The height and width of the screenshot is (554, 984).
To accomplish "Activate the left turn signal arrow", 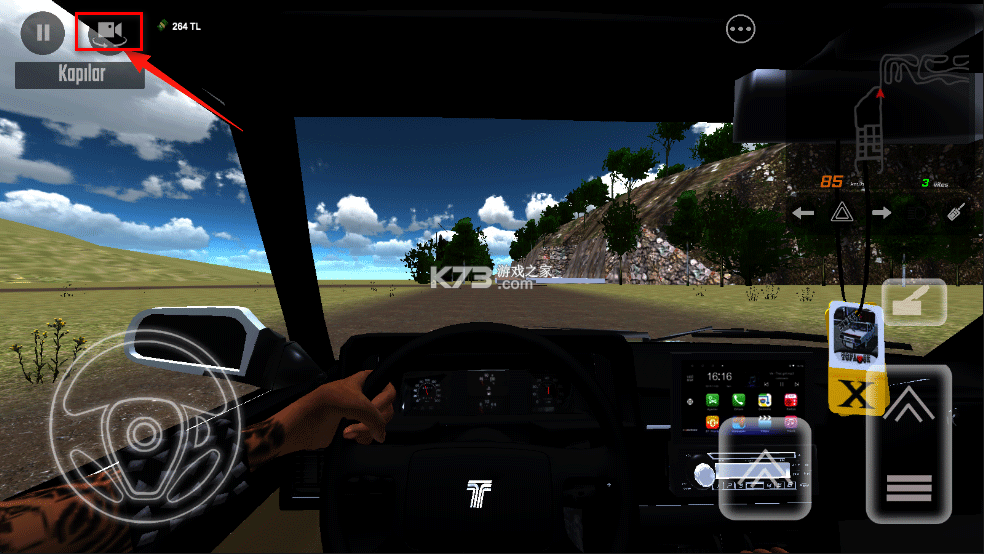I will 802,213.
